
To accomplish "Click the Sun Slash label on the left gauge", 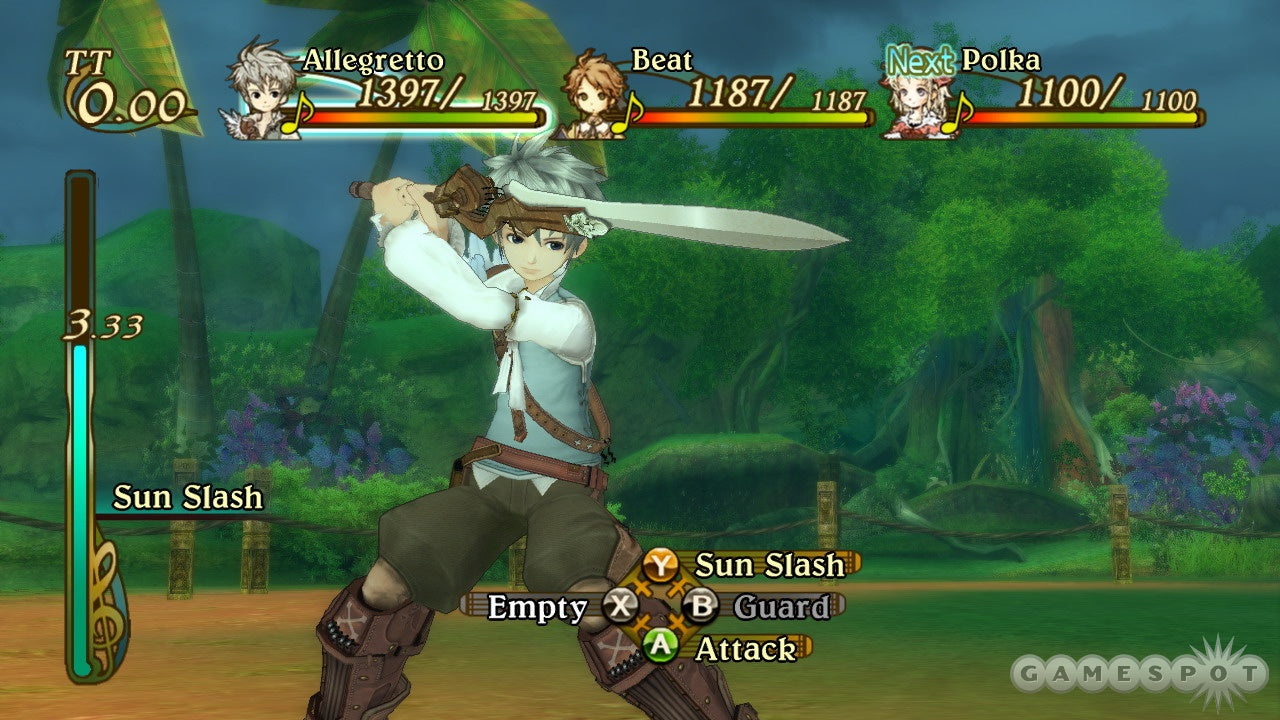I will [186, 497].
